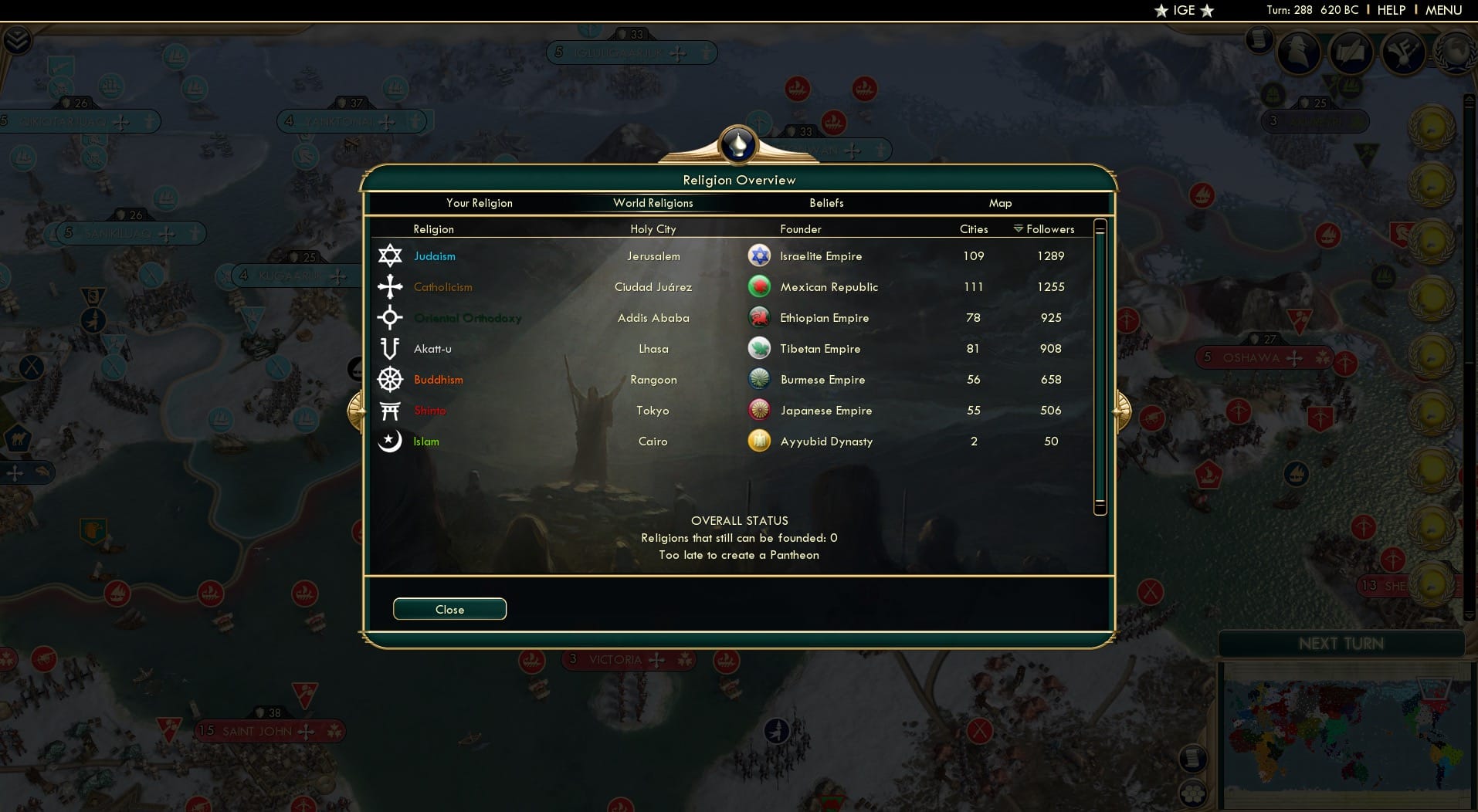The width and height of the screenshot is (1478, 812).
Task: Switch to the Beliefs tab
Action: [x=825, y=203]
